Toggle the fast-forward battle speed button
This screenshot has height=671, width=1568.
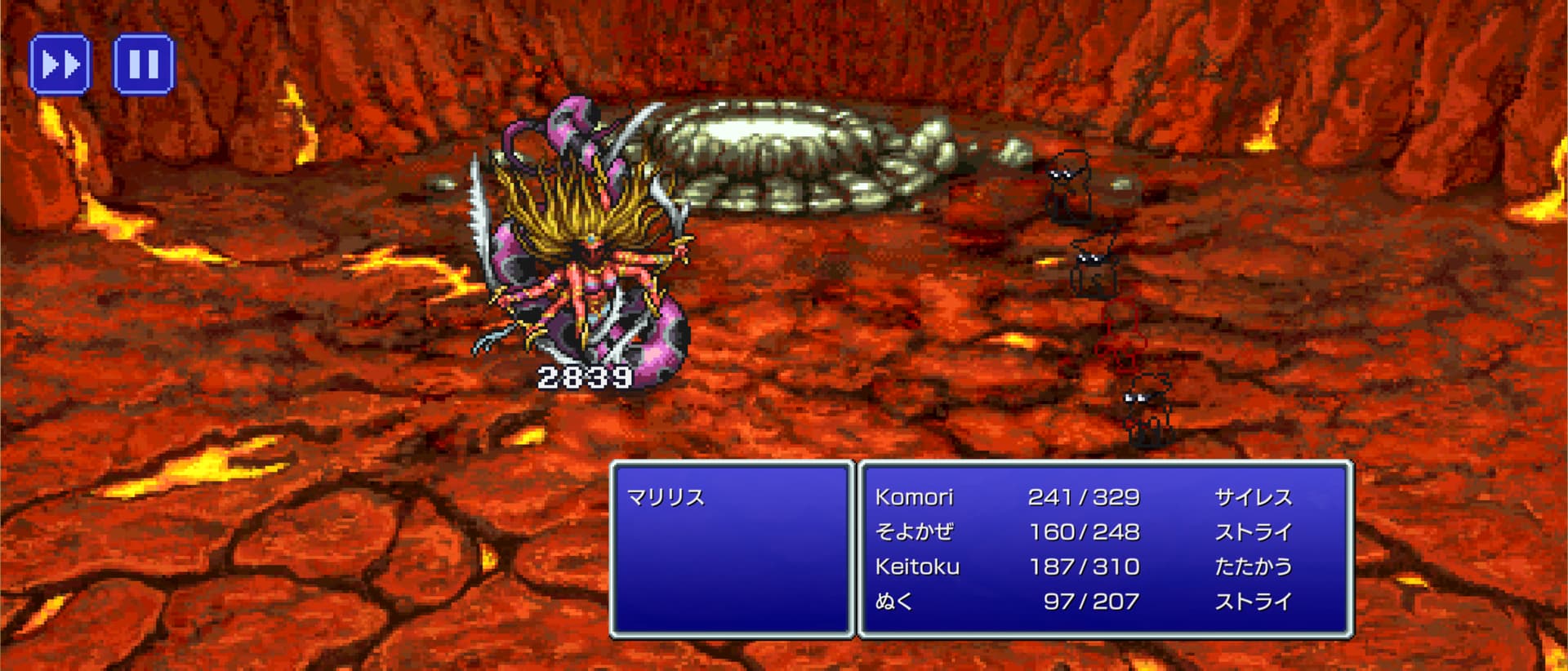(x=60, y=64)
